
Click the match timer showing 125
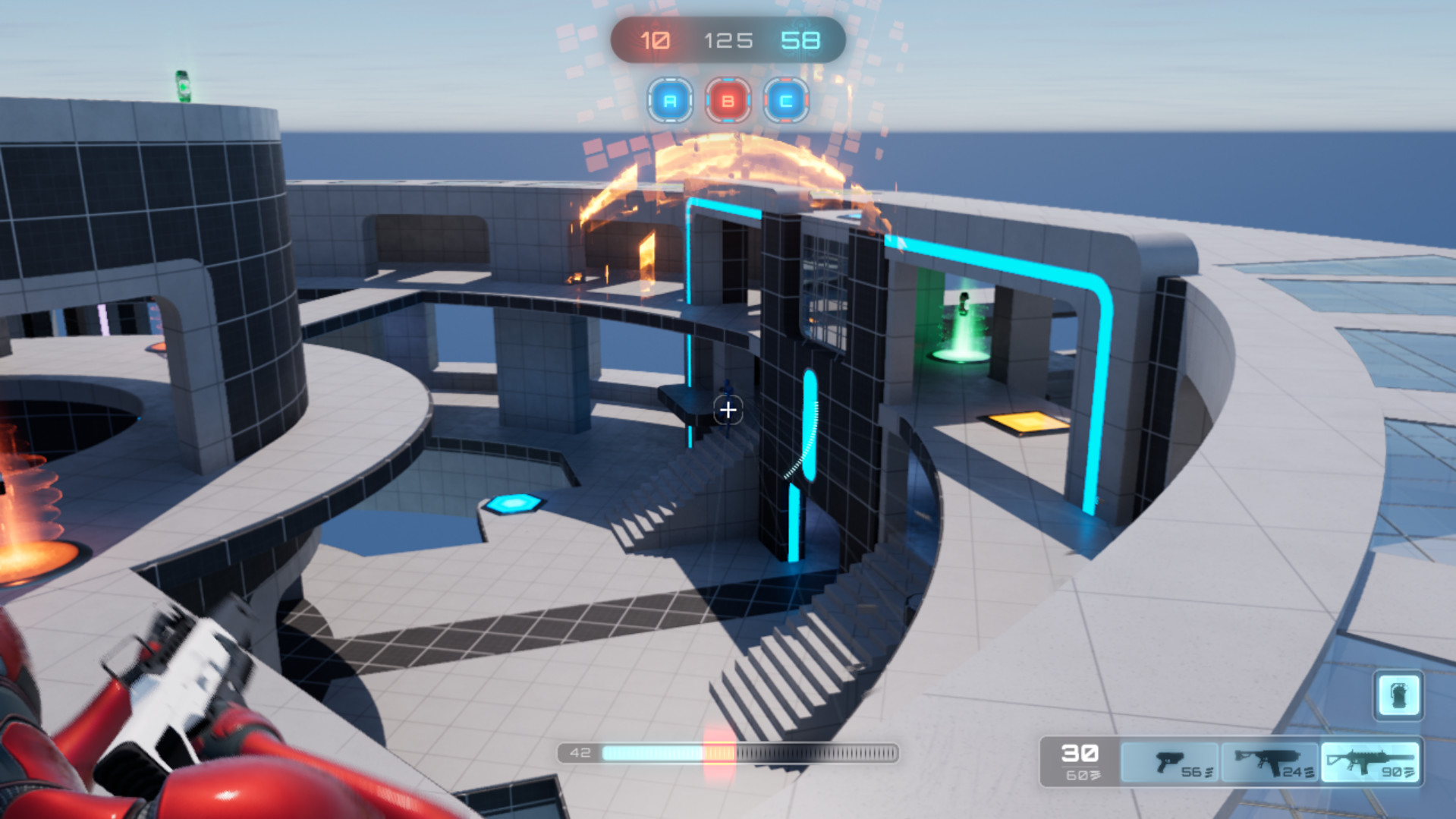(729, 39)
